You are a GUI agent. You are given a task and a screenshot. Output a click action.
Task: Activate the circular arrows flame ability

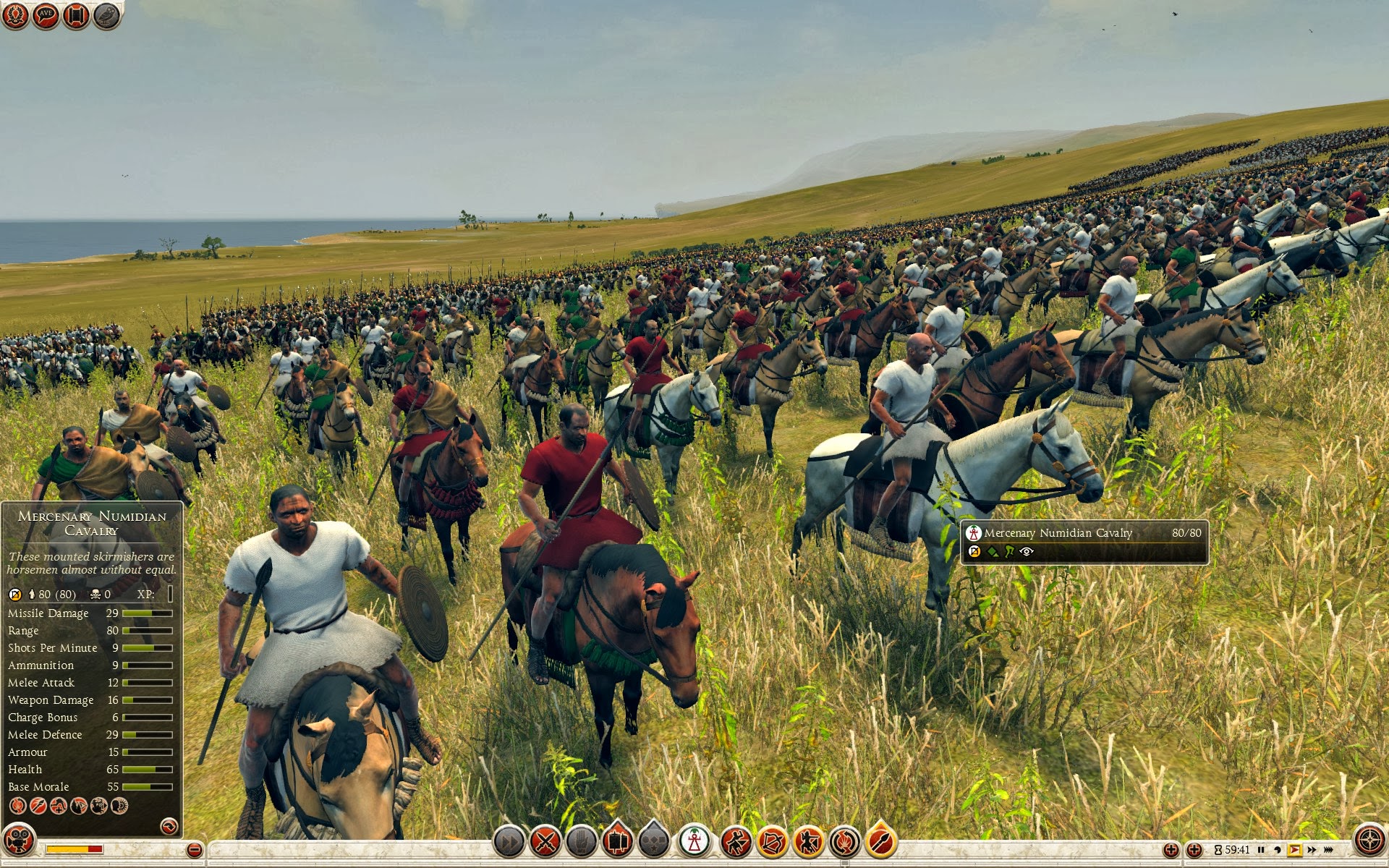click(844, 841)
